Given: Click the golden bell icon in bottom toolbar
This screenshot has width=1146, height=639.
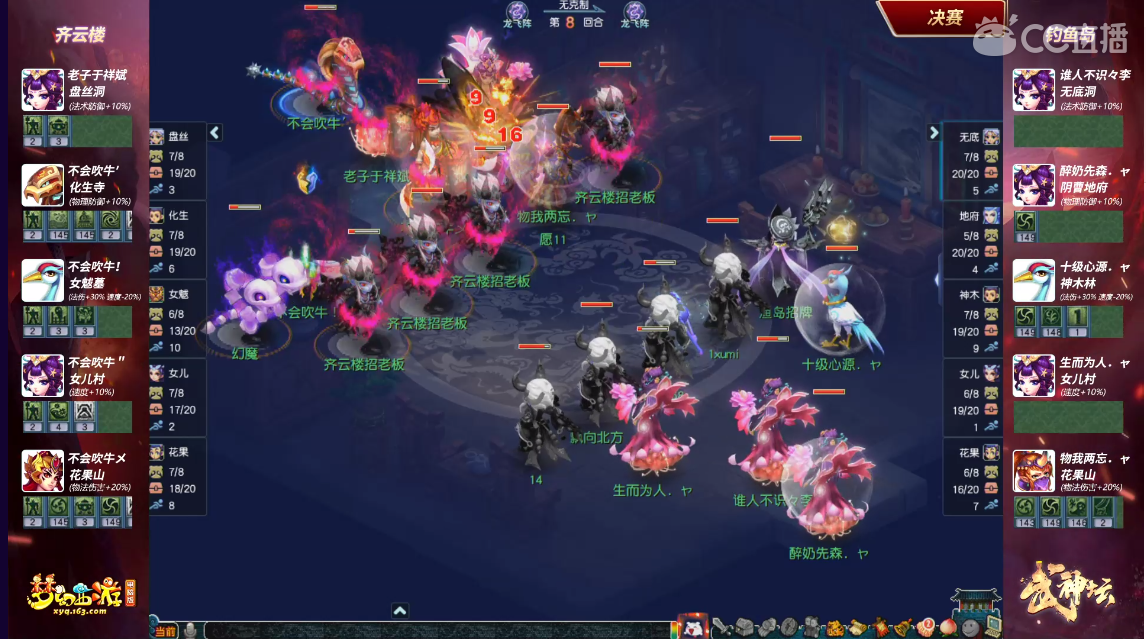Looking at the screenshot, I should pyautogui.click(x=902, y=627).
